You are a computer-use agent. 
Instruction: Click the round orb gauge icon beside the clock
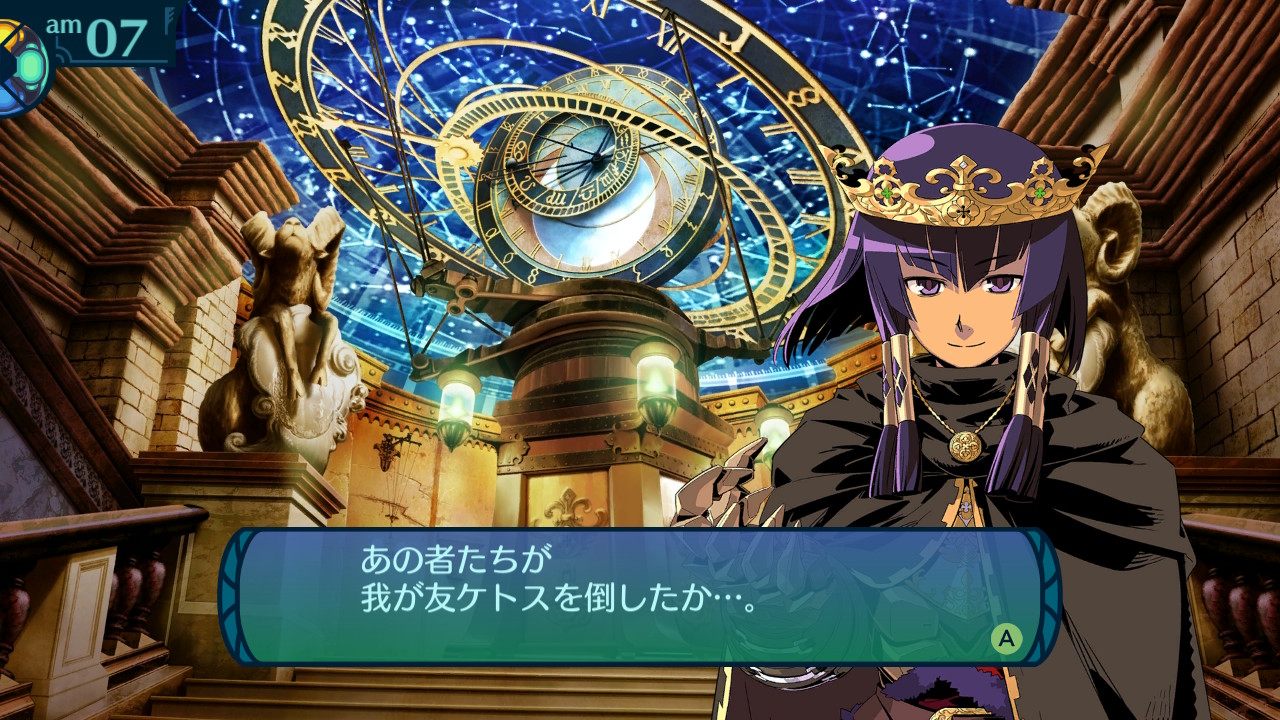(x=22, y=66)
